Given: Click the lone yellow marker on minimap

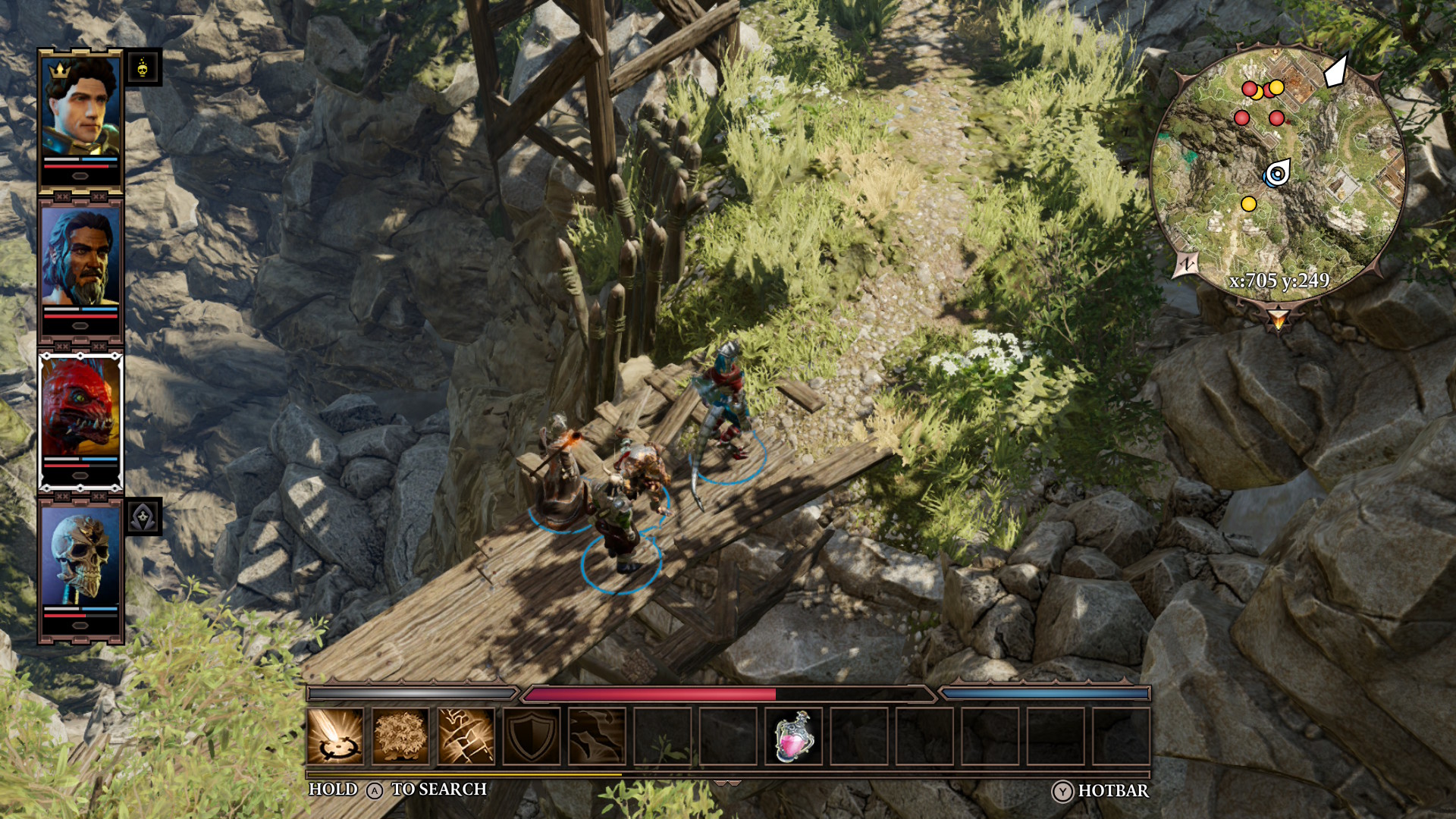Looking at the screenshot, I should [1248, 204].
